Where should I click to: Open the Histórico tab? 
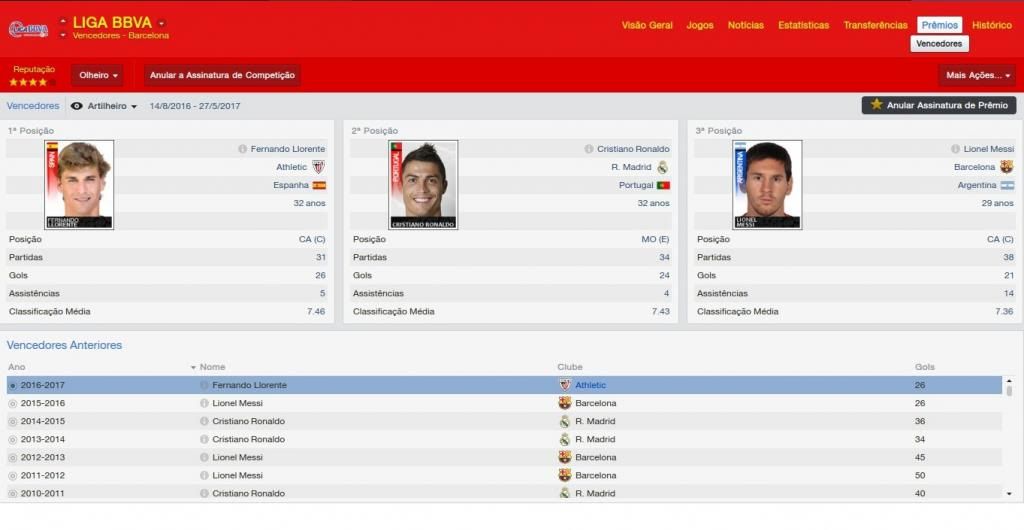(x=992, y=25)
